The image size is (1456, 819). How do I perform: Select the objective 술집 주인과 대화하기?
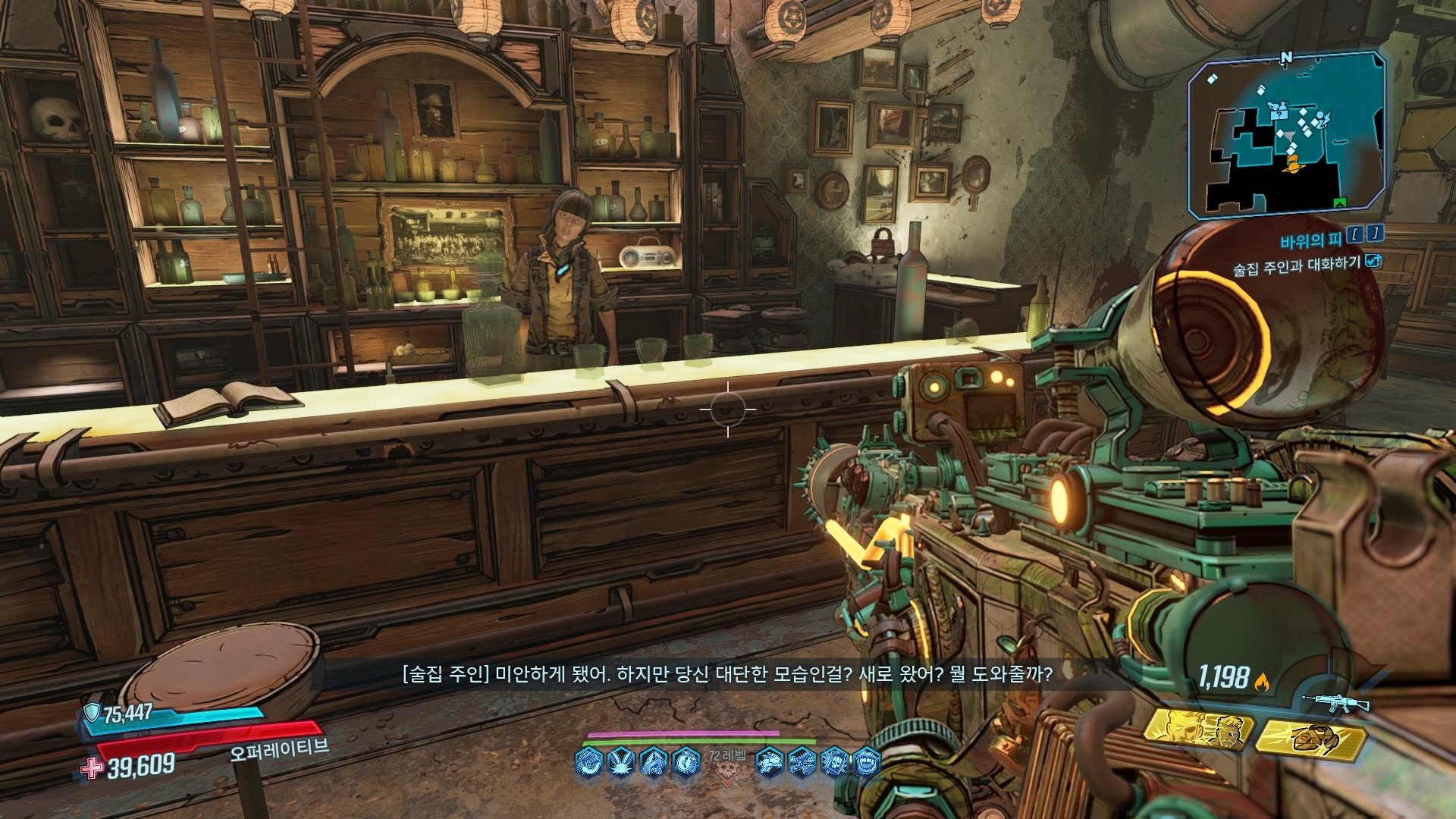[x=1296, y=266]
